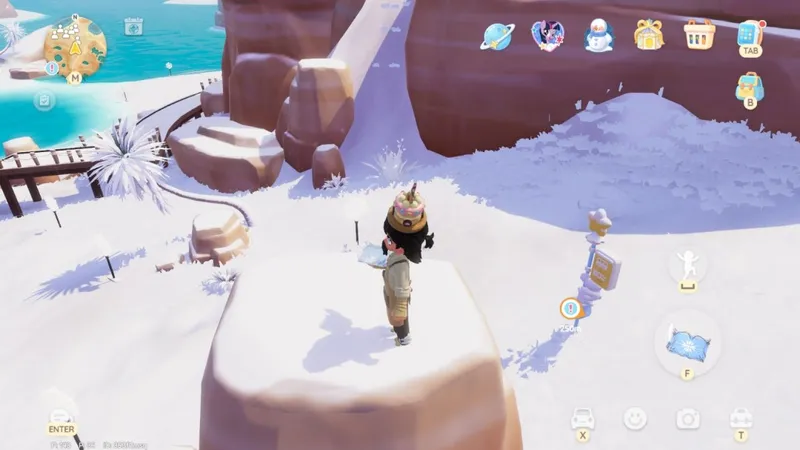Open the pony heart event icon

click(x=547, y=36)
